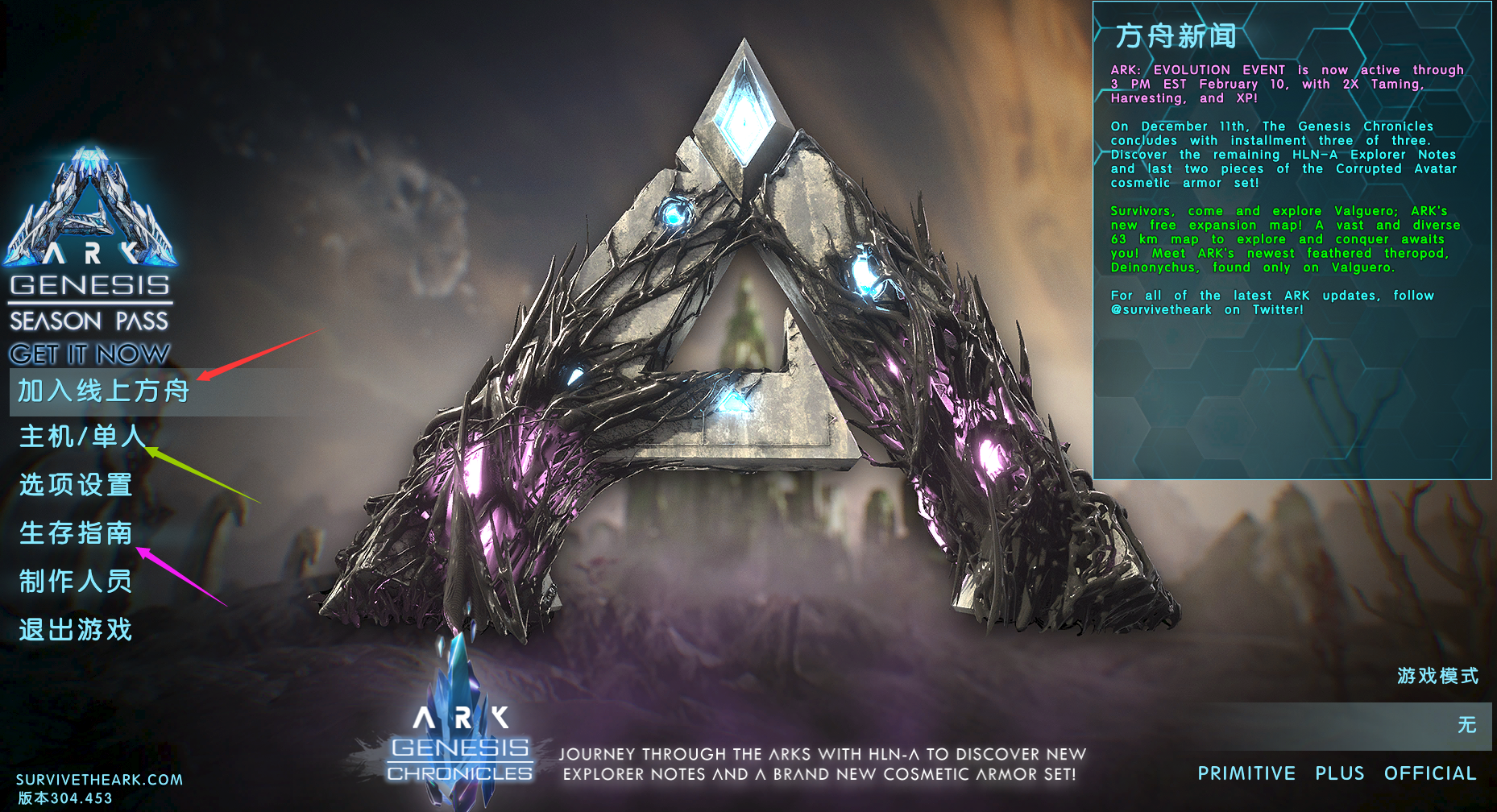Open the 生存指南 survival guide
This screenshot has width=1497, height=812.
click(76, 533)
